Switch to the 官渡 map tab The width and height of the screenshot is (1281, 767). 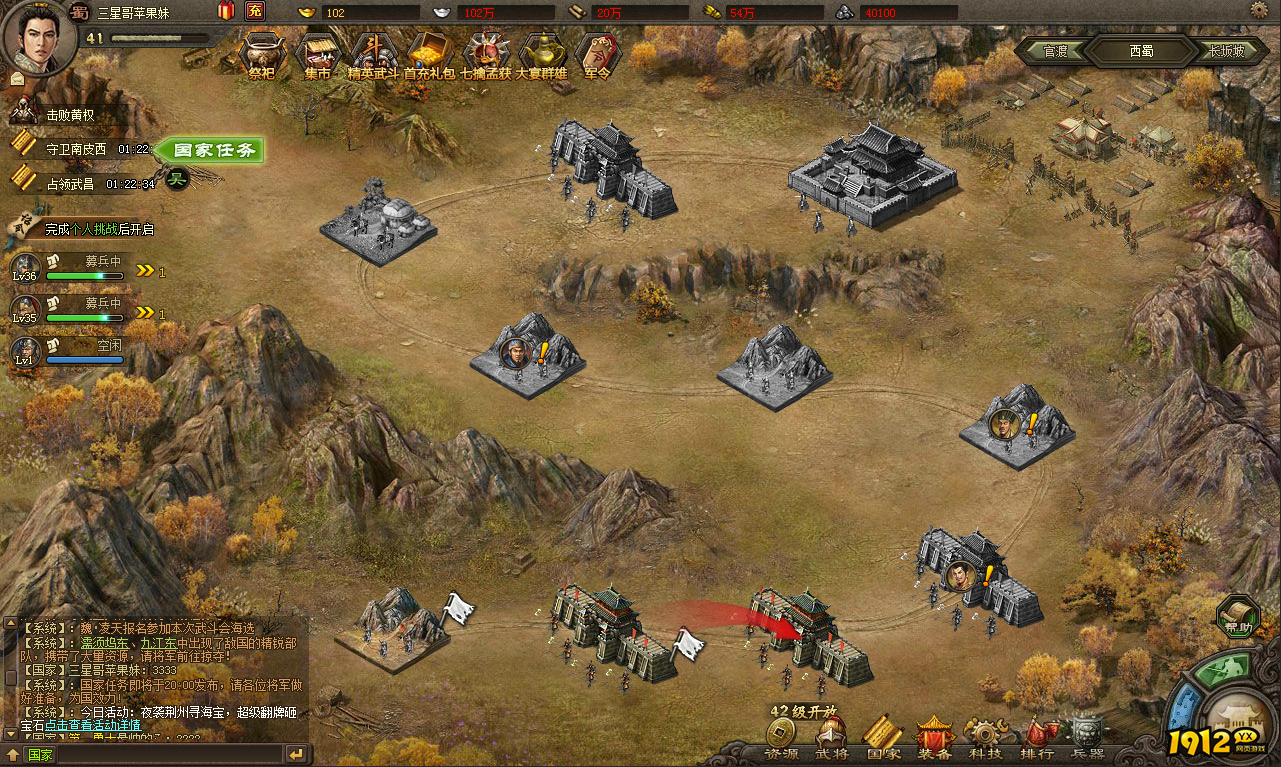click(1056, 51)
